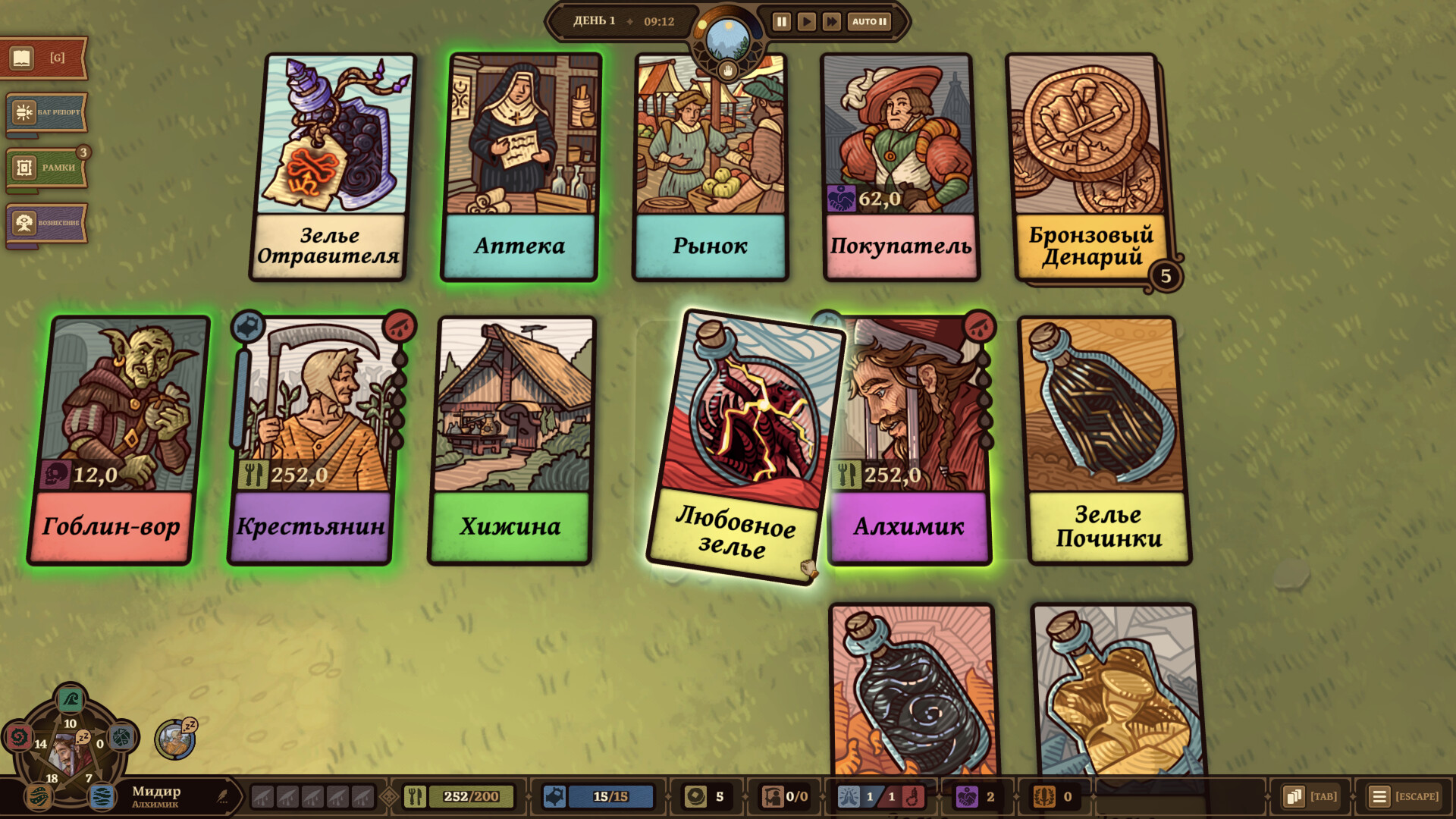The width and height of the screenshot is (1456, 819).
Task: Pause the game with the pause button
Action: (781, 22)
